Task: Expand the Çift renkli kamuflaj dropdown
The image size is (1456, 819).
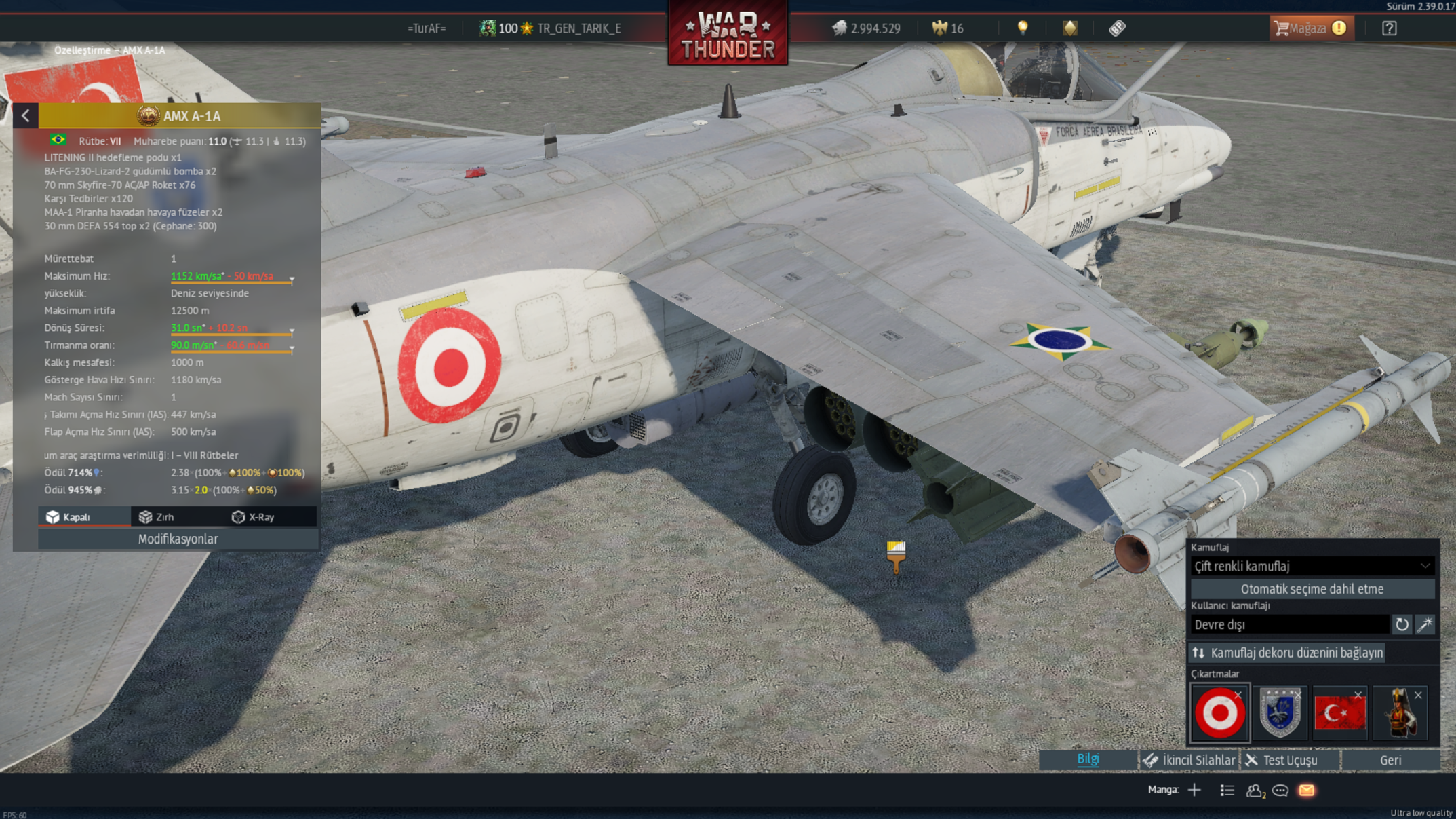Action: (1312, 566)
